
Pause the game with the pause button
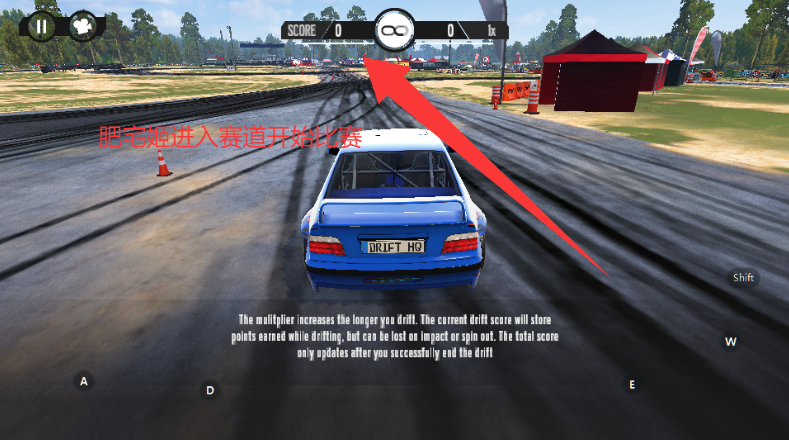coord(41,25)
